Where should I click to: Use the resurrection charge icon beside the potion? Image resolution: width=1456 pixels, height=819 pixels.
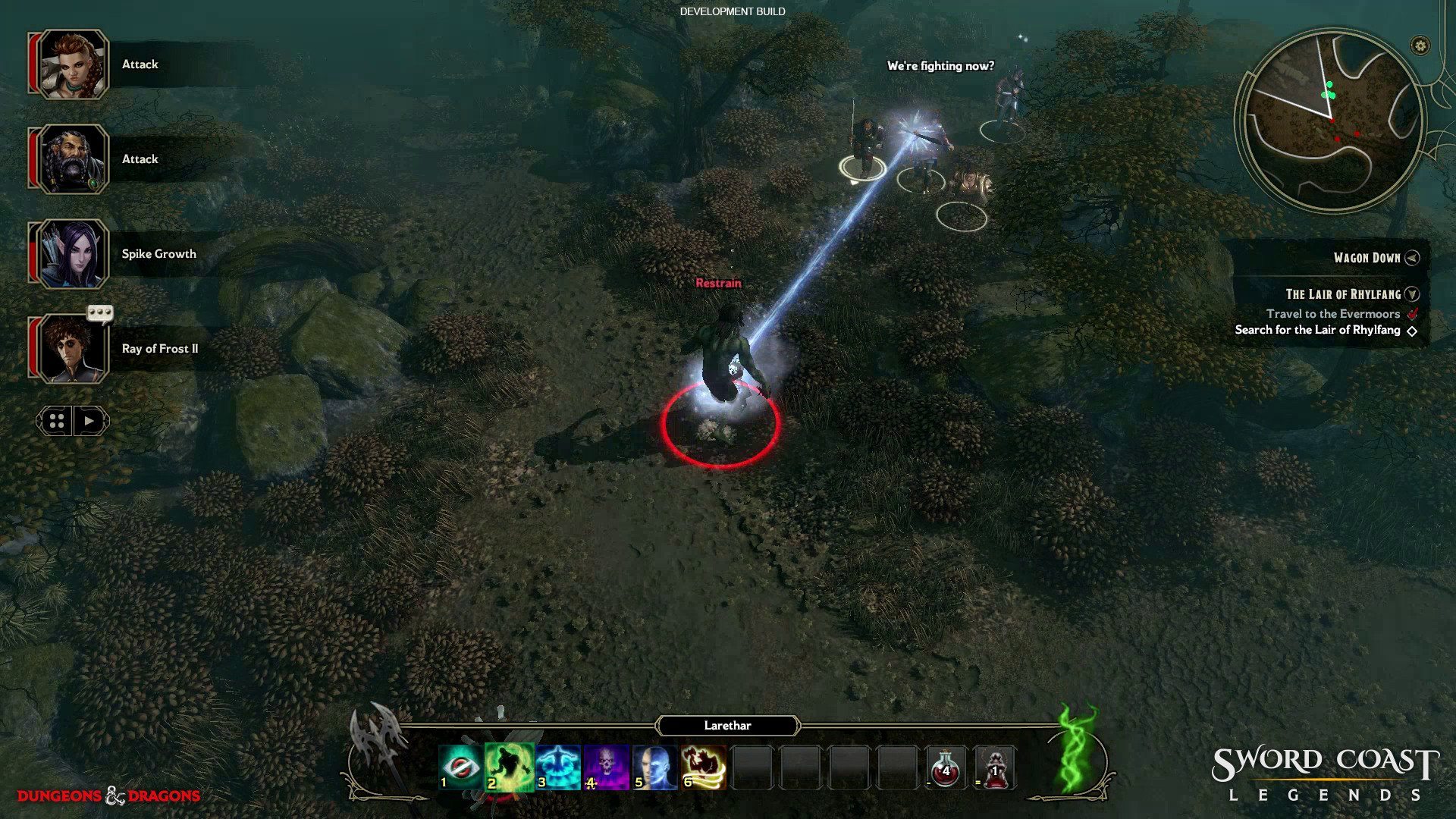[996, 767]
